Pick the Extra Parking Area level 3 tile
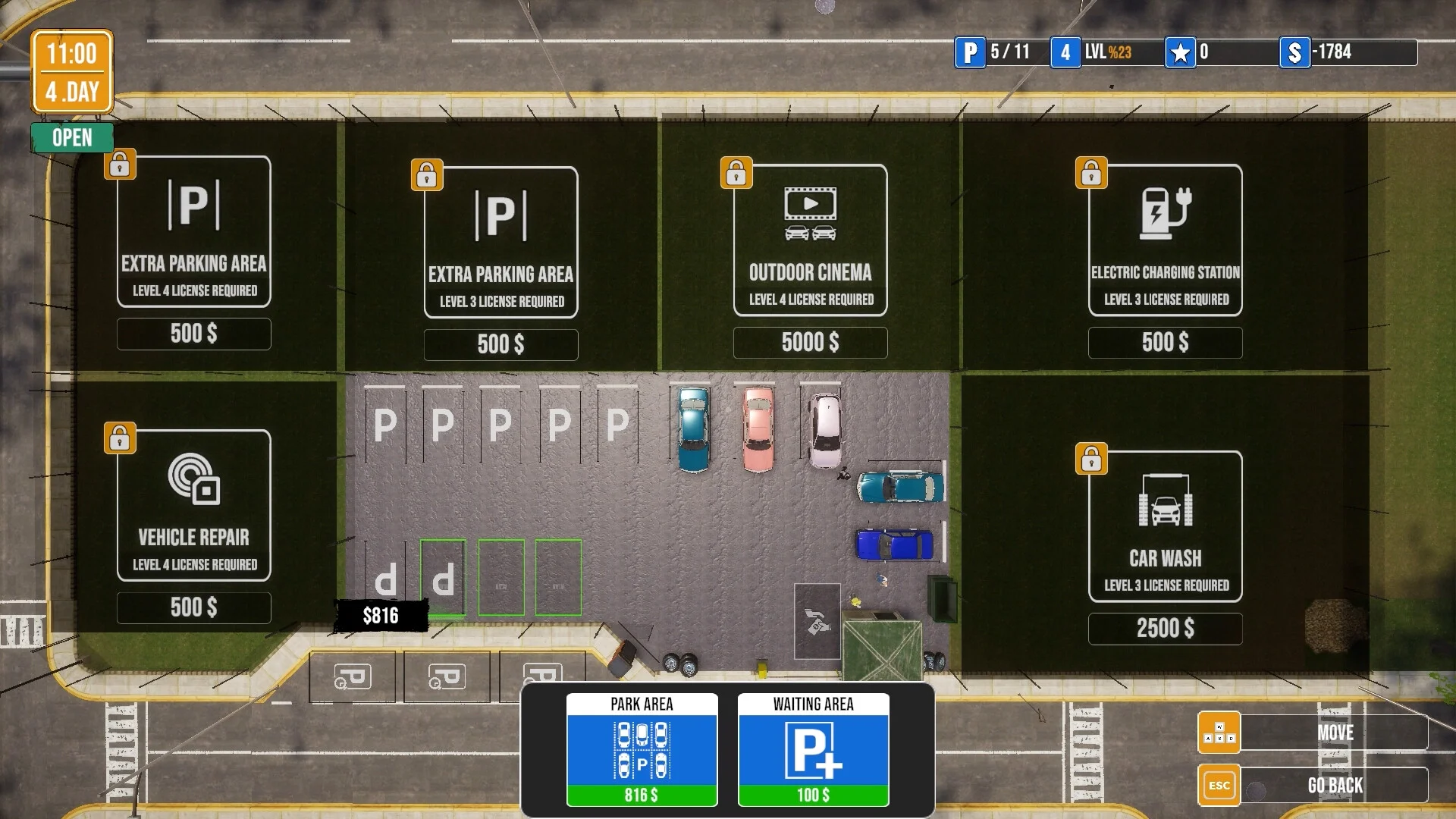The width and height of the screenshot is (1456, 819). pos(500,242)
